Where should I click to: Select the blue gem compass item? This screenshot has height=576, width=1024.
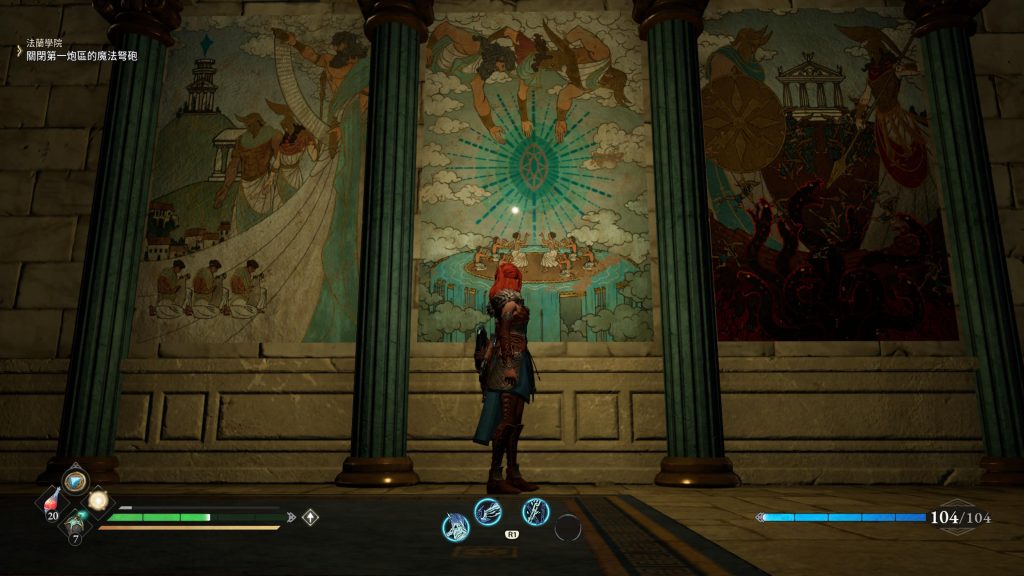point(75,481)
